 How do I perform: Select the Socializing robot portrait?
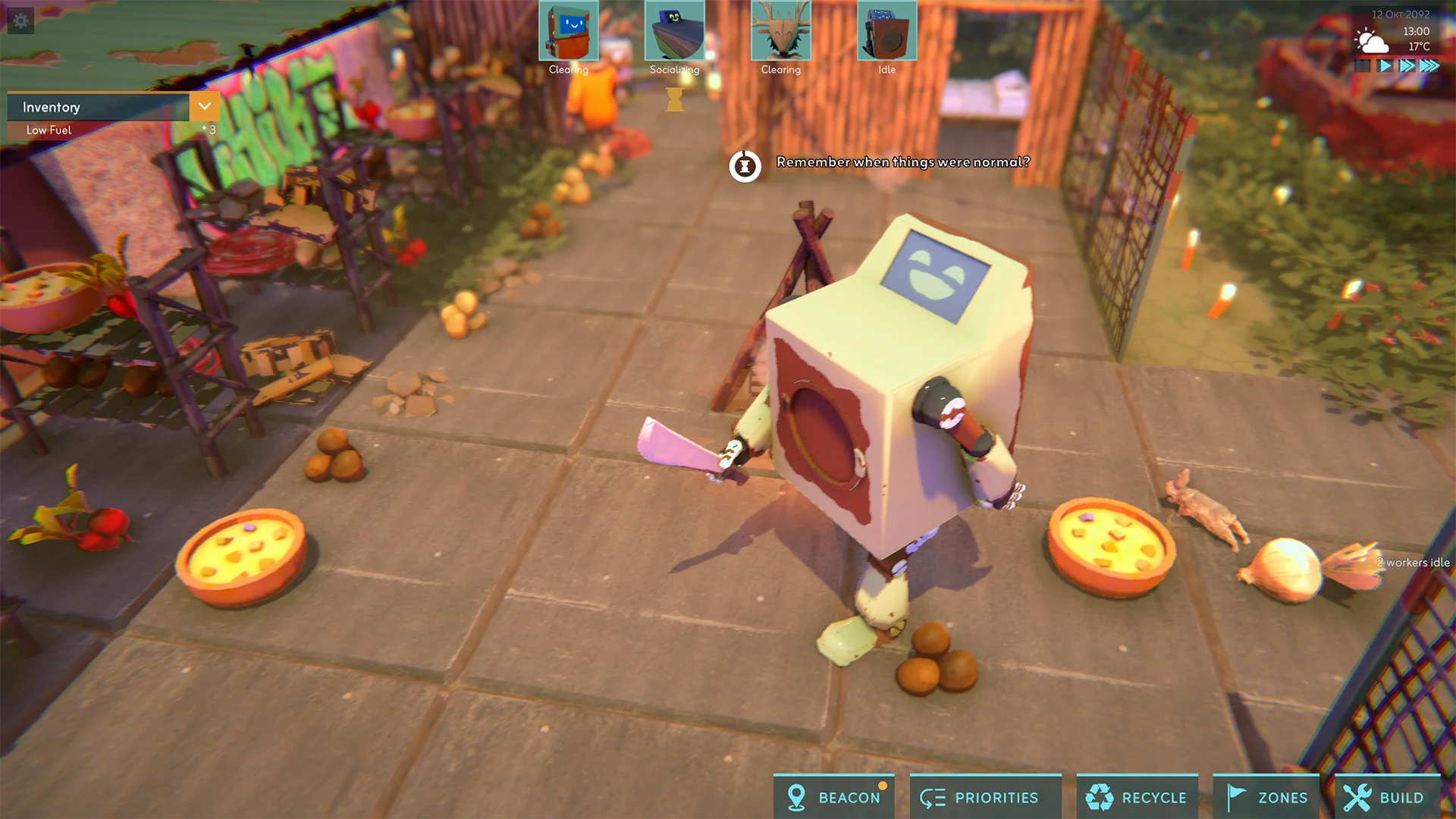tap(674, 31)
